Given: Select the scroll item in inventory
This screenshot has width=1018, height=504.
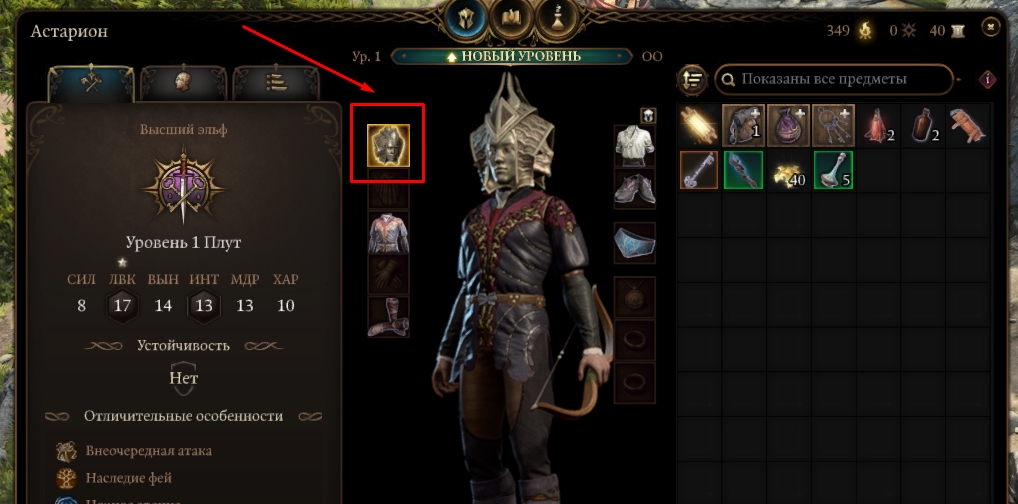Looking at the screenshot, I should 697,125.
